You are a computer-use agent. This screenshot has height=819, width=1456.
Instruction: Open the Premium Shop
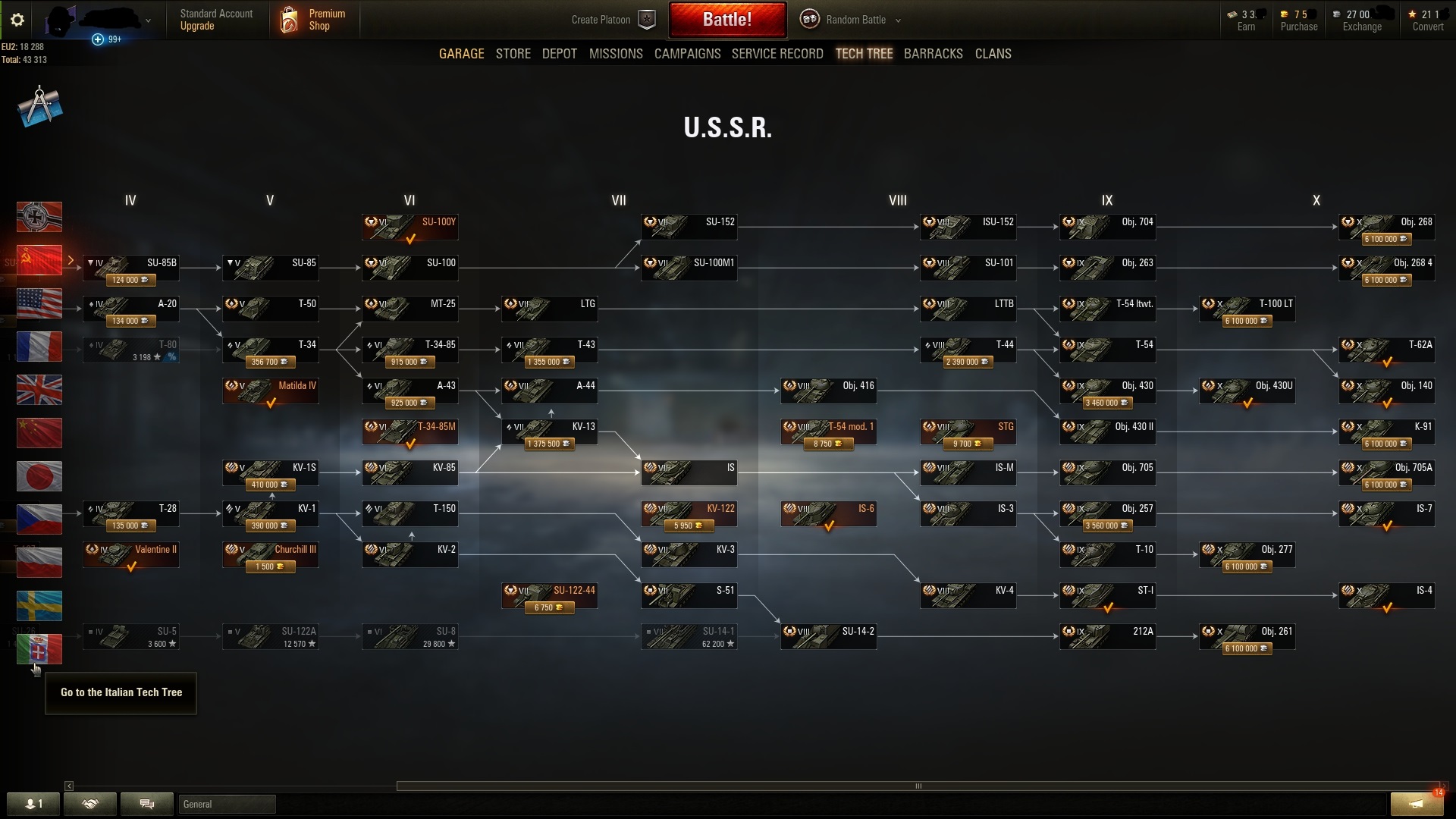pos(314,20)
